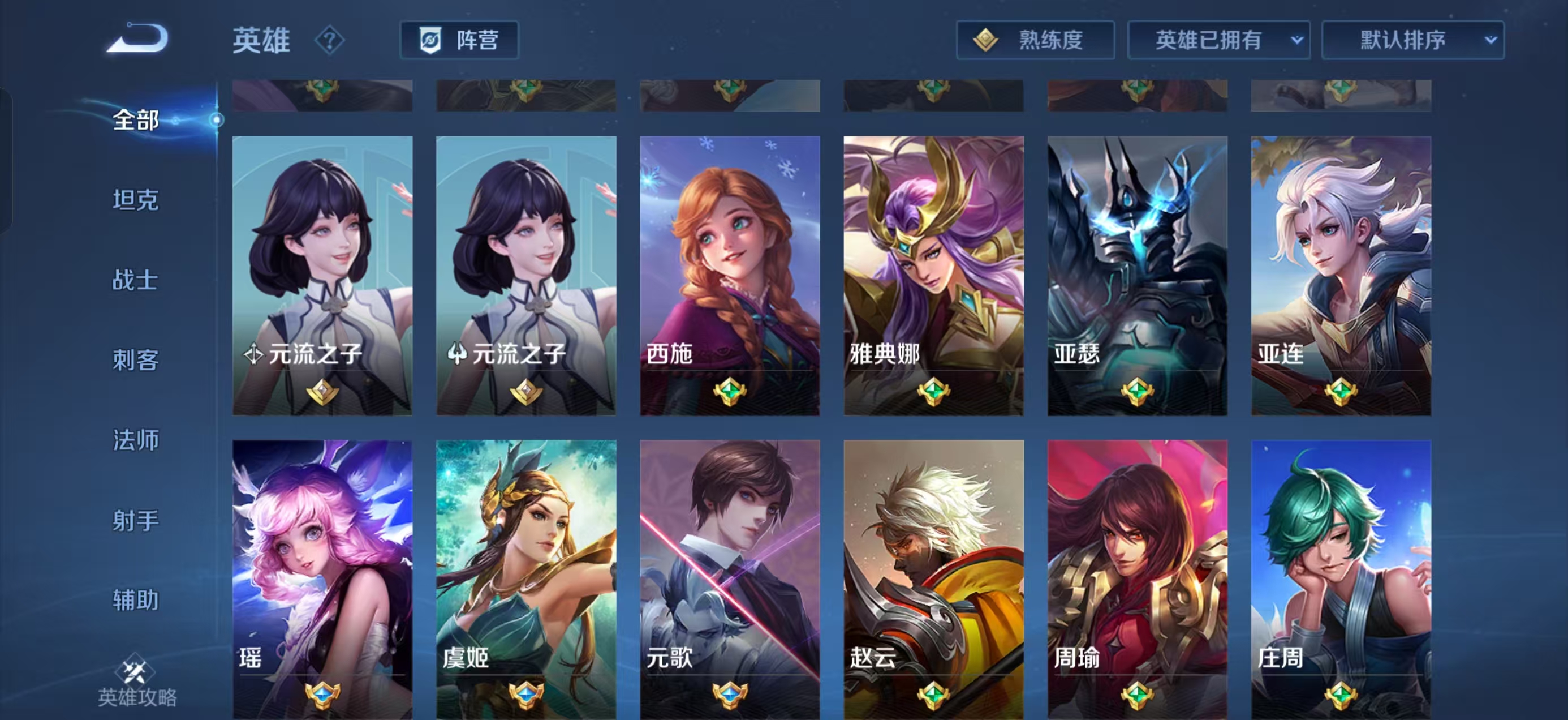This screenshot has height=720, width=1568.
Task: Click the shield icon inside the 阵营 button
Action: pyautogui.click(x=430, y=40)
